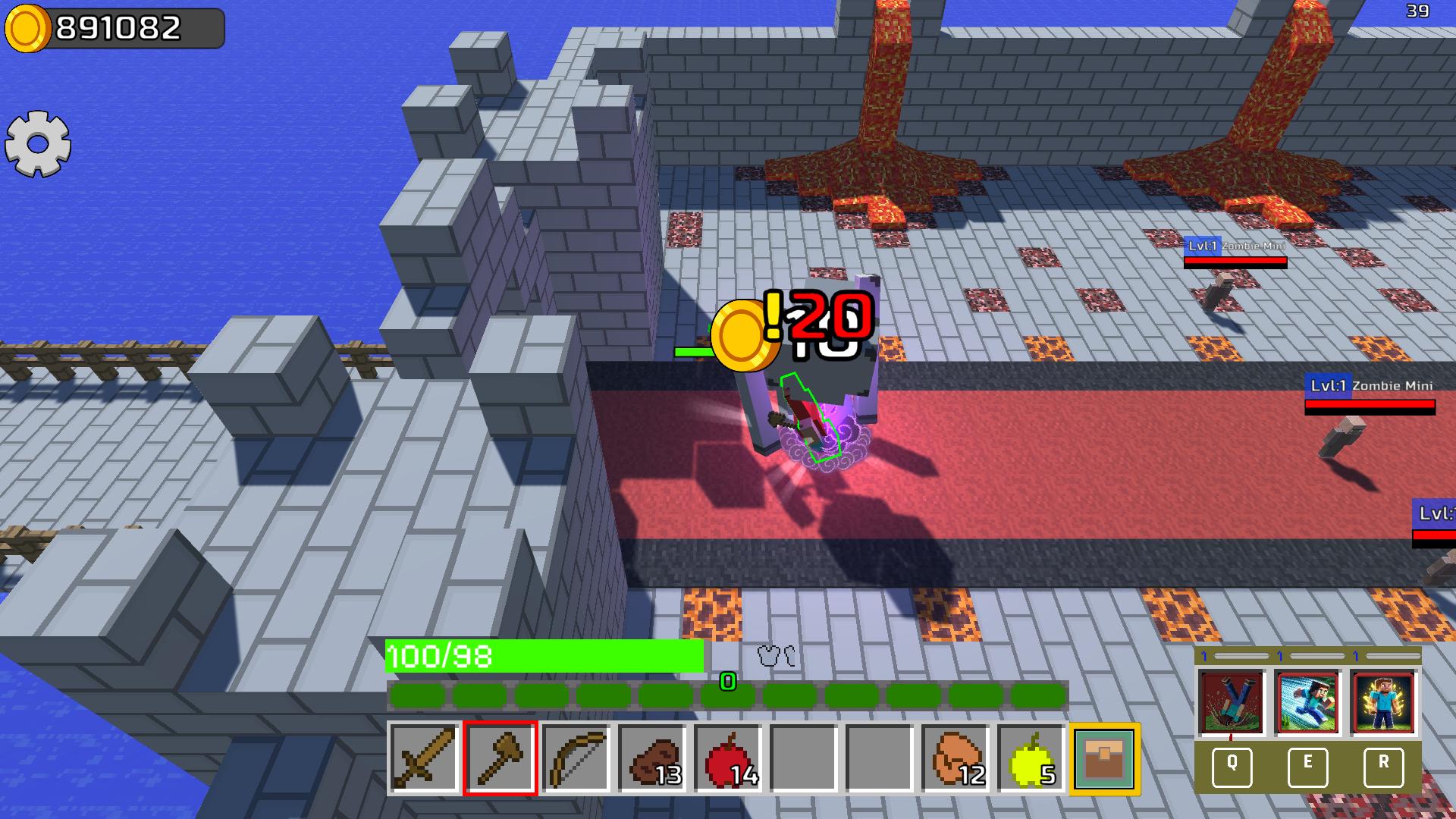Activate the E sprint skill
1456x819 pixels.
coord(1308,765)
